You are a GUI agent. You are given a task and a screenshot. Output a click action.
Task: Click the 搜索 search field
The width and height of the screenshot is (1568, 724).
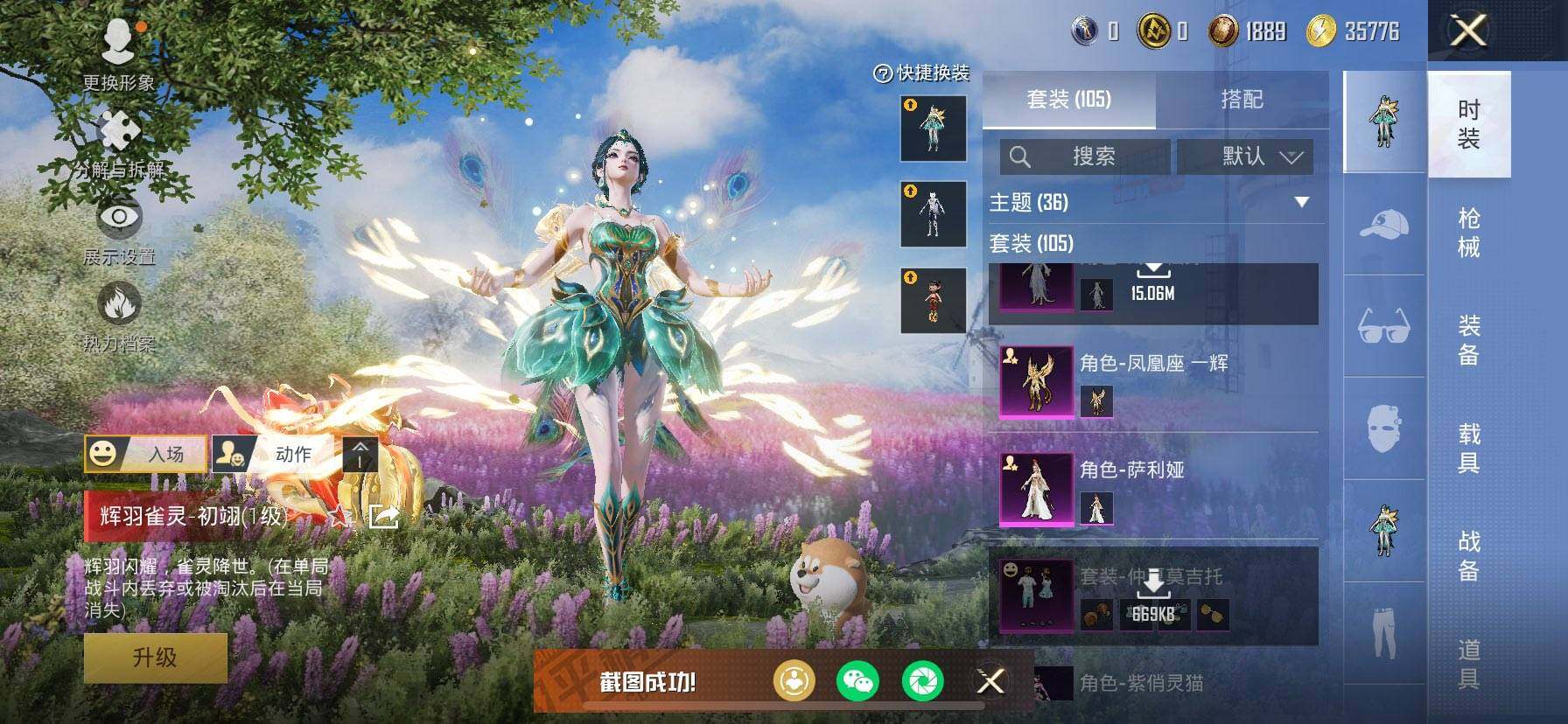[1085, 157]
